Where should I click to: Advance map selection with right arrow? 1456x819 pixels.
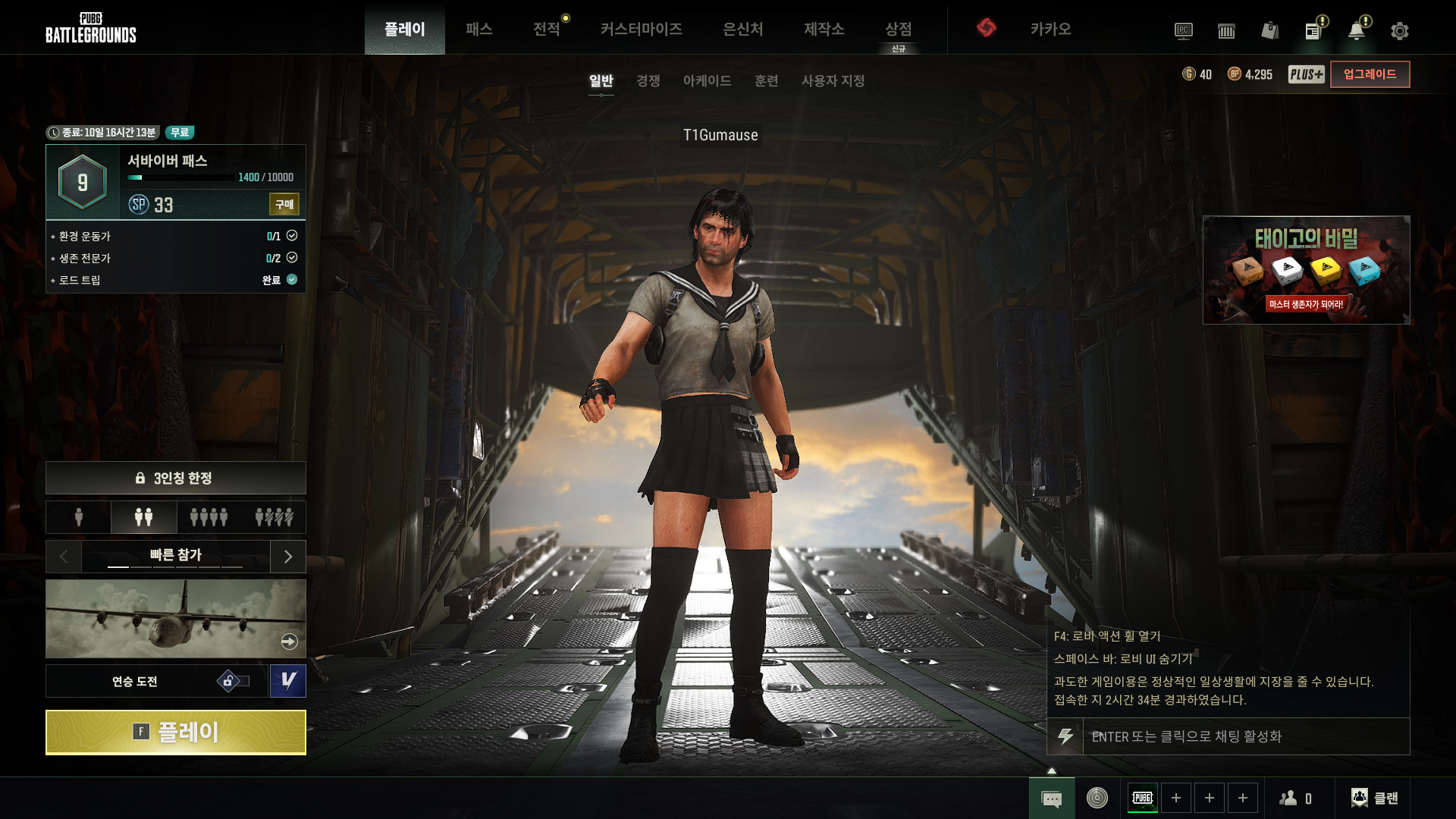tap(288, 557)
